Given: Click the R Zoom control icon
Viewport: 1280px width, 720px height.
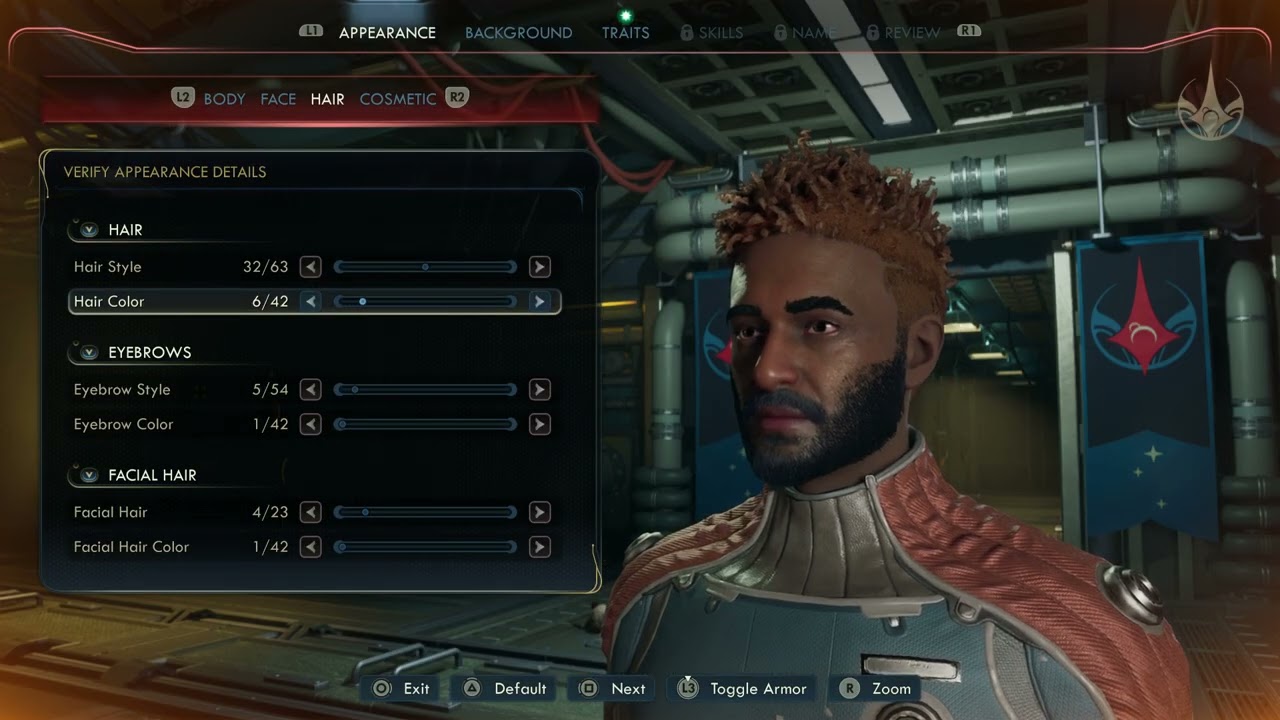Looking at the screenshot, I should (x=846, y=688).
